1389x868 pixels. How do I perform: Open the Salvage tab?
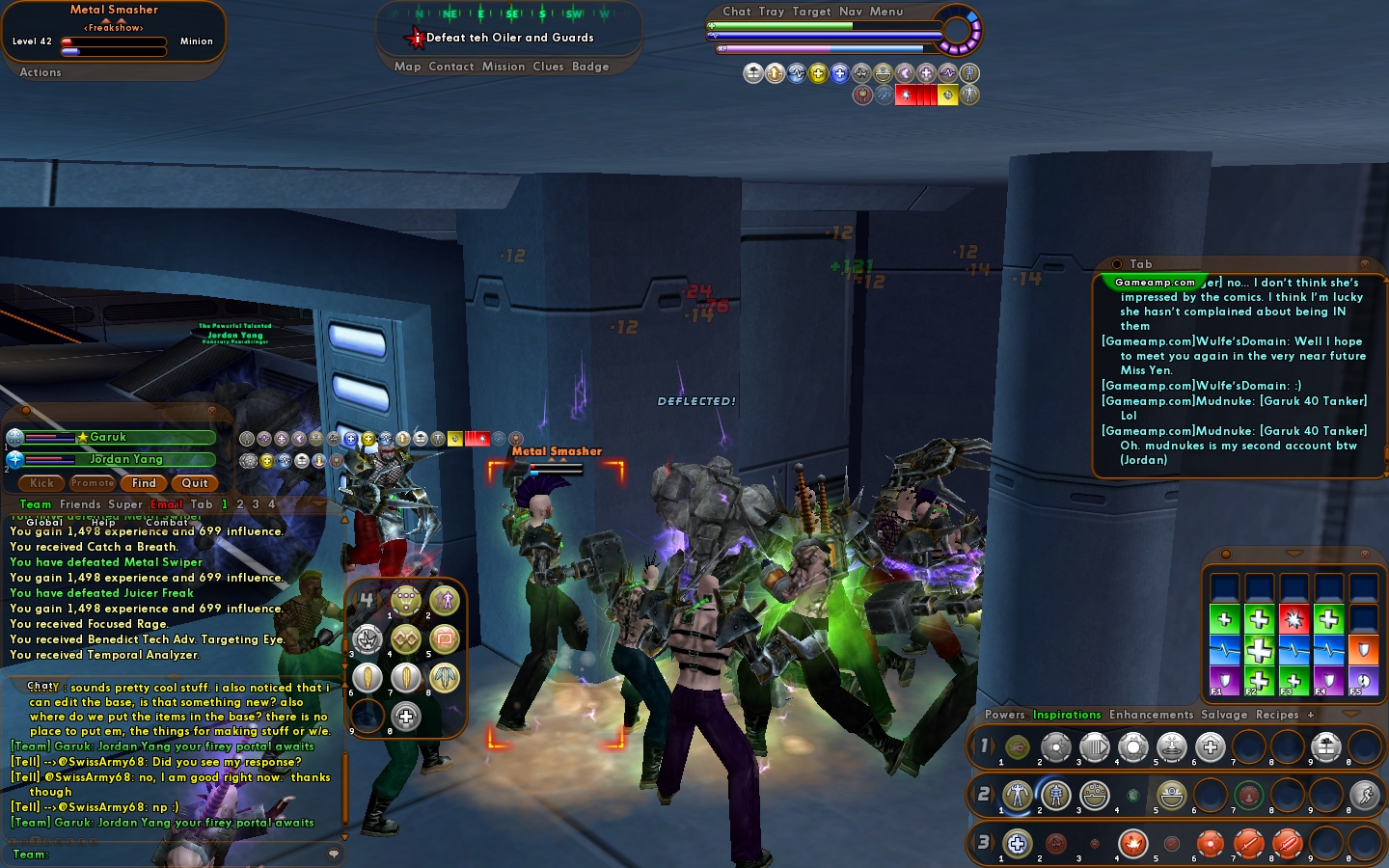point(1224,715)
